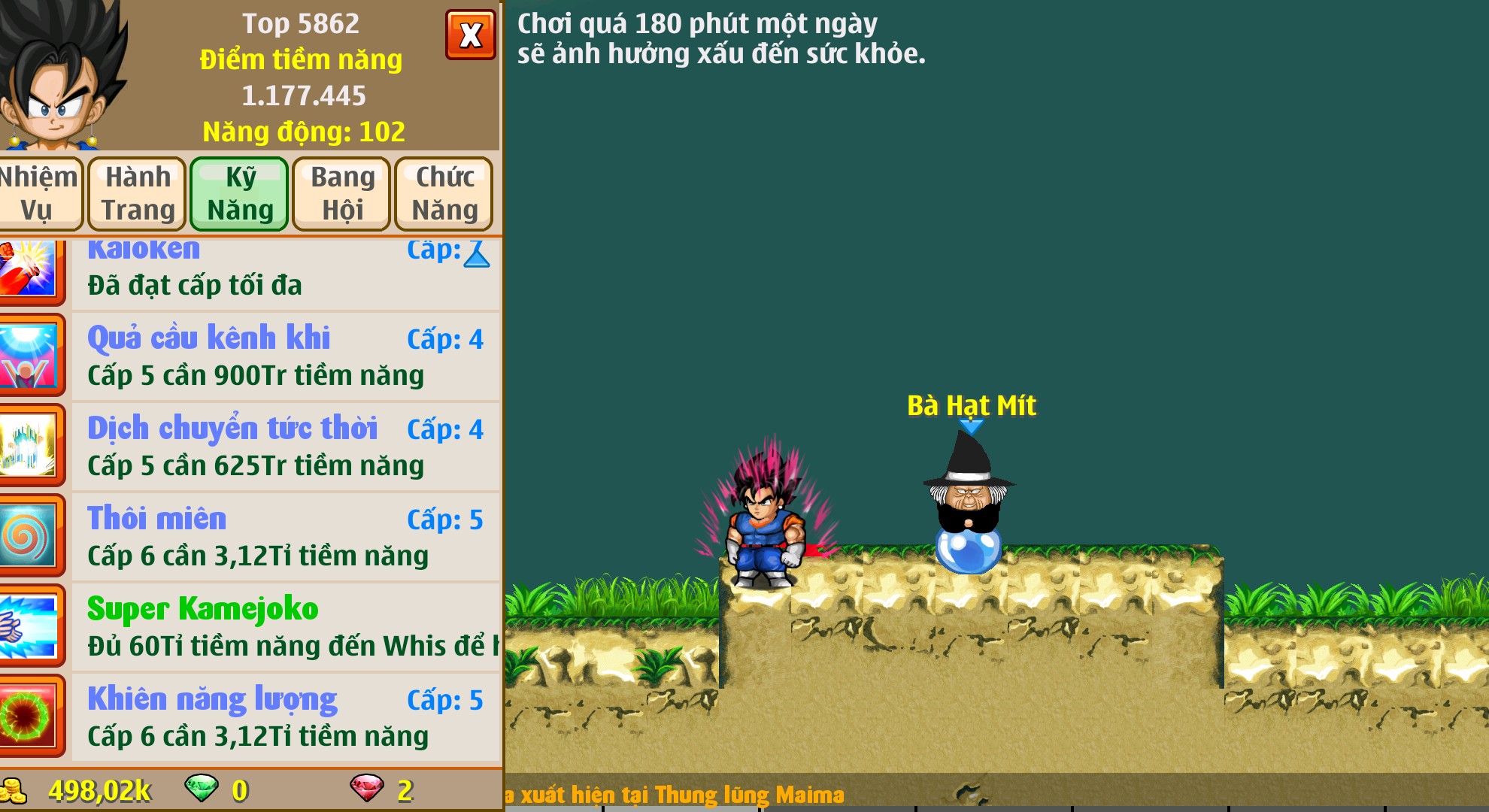
Task: Open the Chức Năng tab
Action: (x=444, y=193)
